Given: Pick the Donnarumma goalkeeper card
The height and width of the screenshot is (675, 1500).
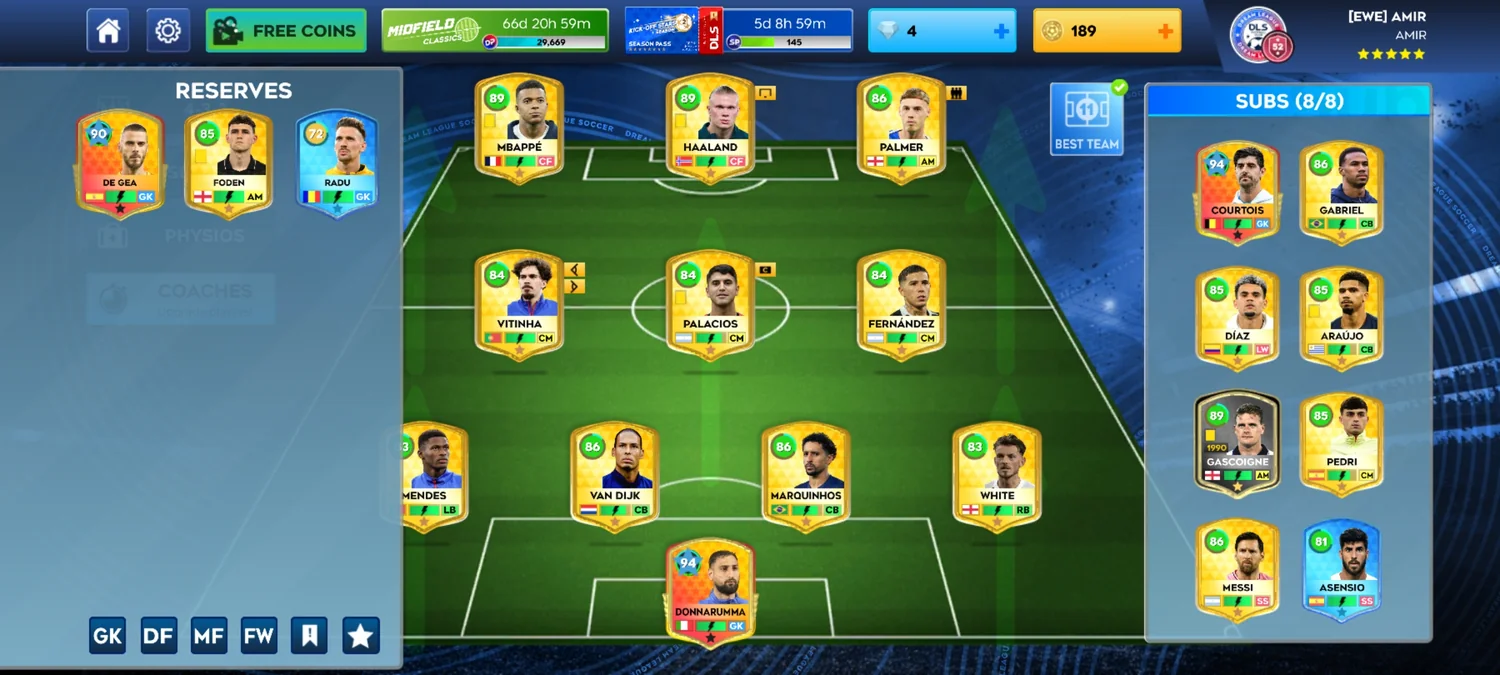Looking at the screenshot, I should [710, 591].
